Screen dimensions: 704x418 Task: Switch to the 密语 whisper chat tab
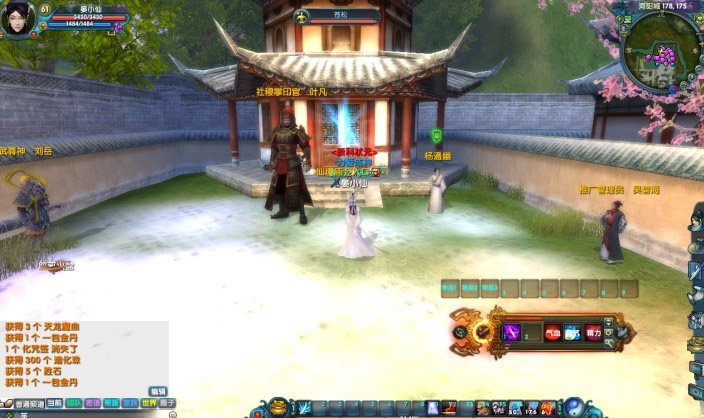[x=92, y=403]
